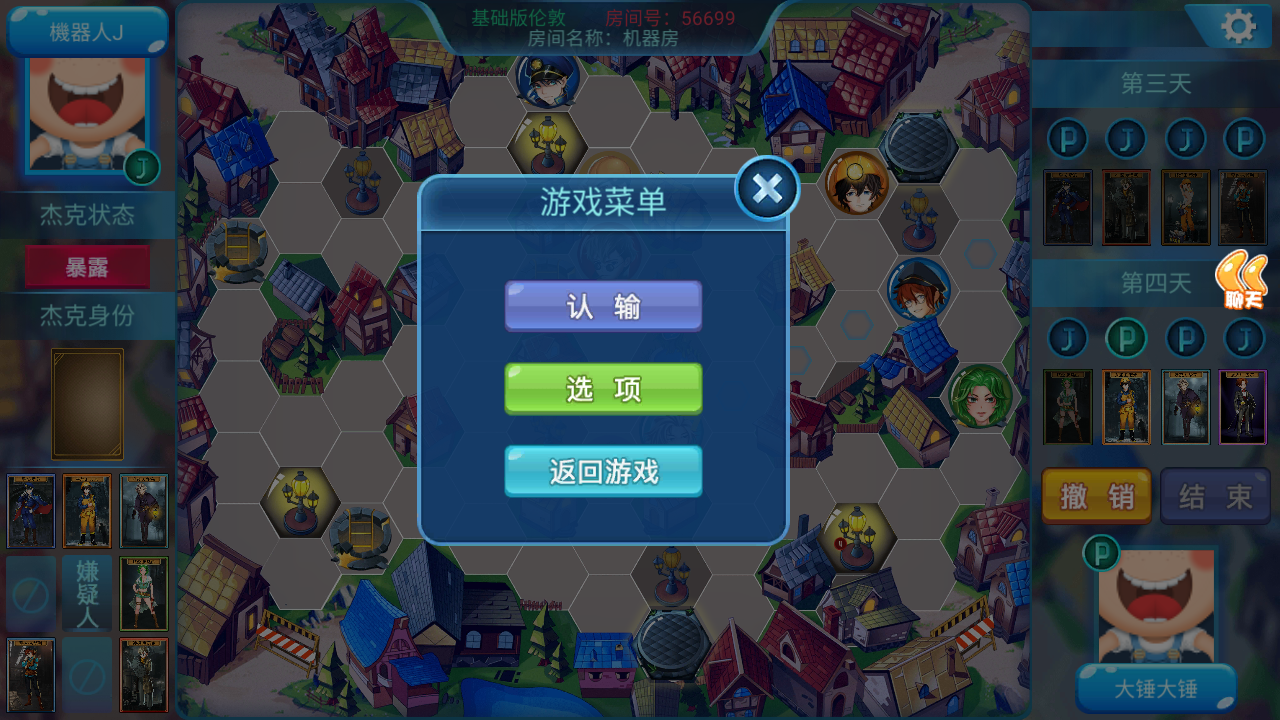Image resolution: width=1280 pixels, height=720 pixels.
Task: Click the 结束 end turn button
Action: (1216, 496)
